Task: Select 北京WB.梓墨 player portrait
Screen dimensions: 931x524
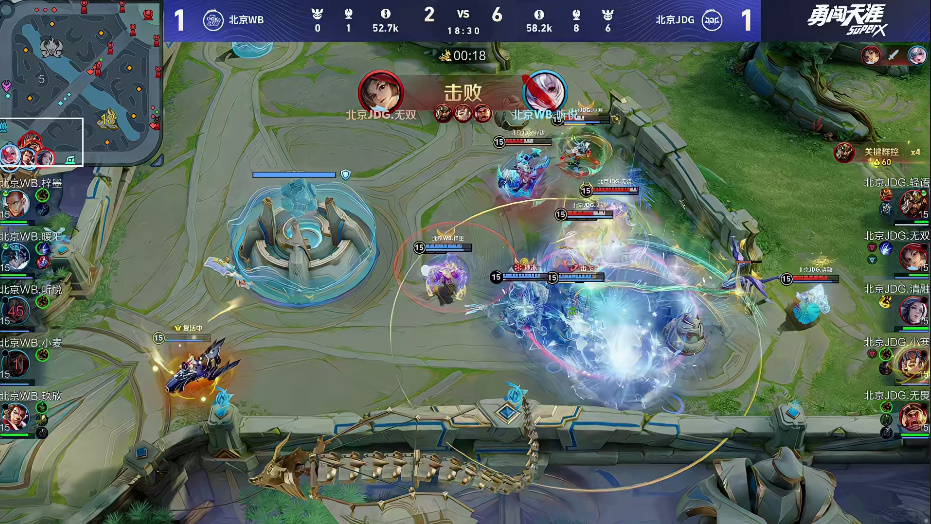Action: click(x=15, y=205)
